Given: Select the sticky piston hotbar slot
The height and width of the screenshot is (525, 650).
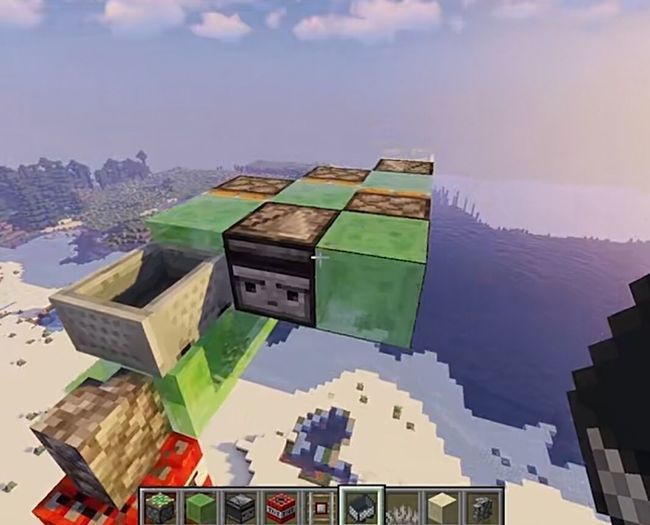Looking at the screenshot, I should click(159, 507).
